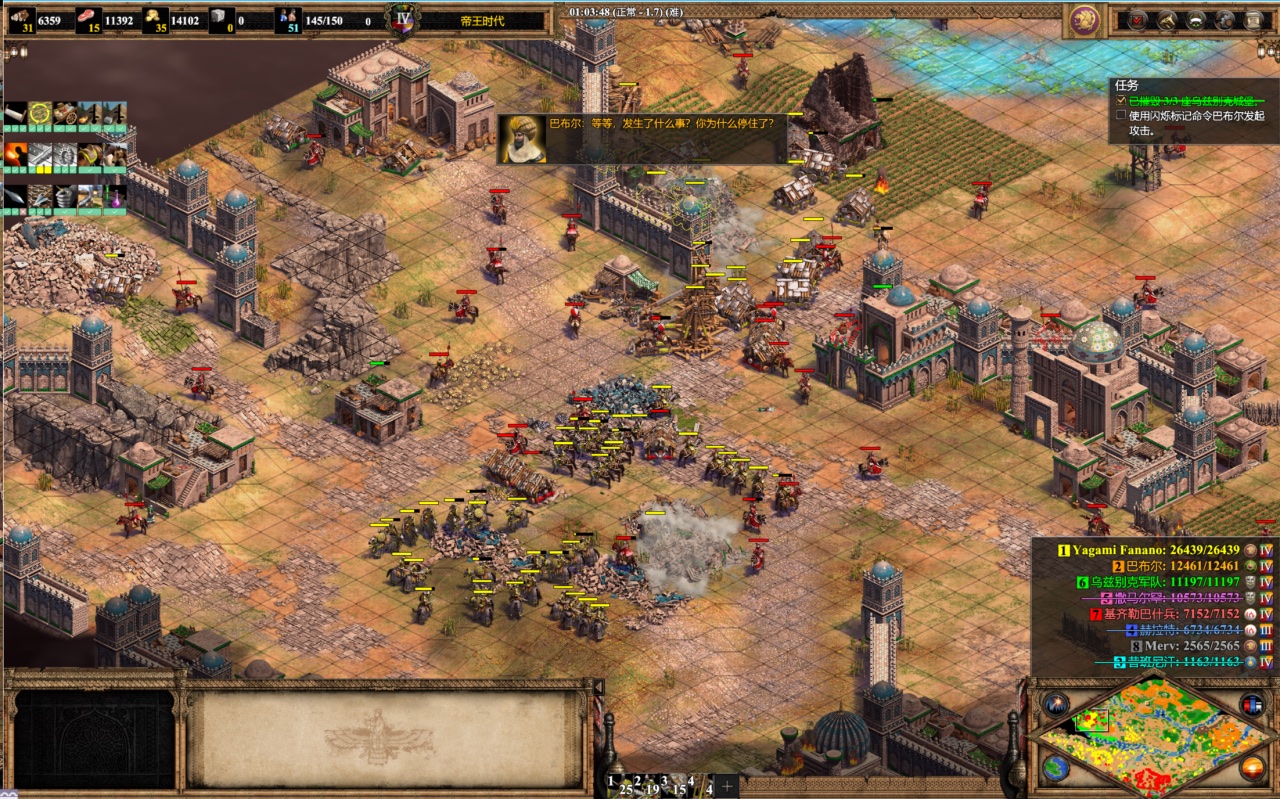Add a new control group with plus button
The image size is (1280, 799).
coord(727,786)
